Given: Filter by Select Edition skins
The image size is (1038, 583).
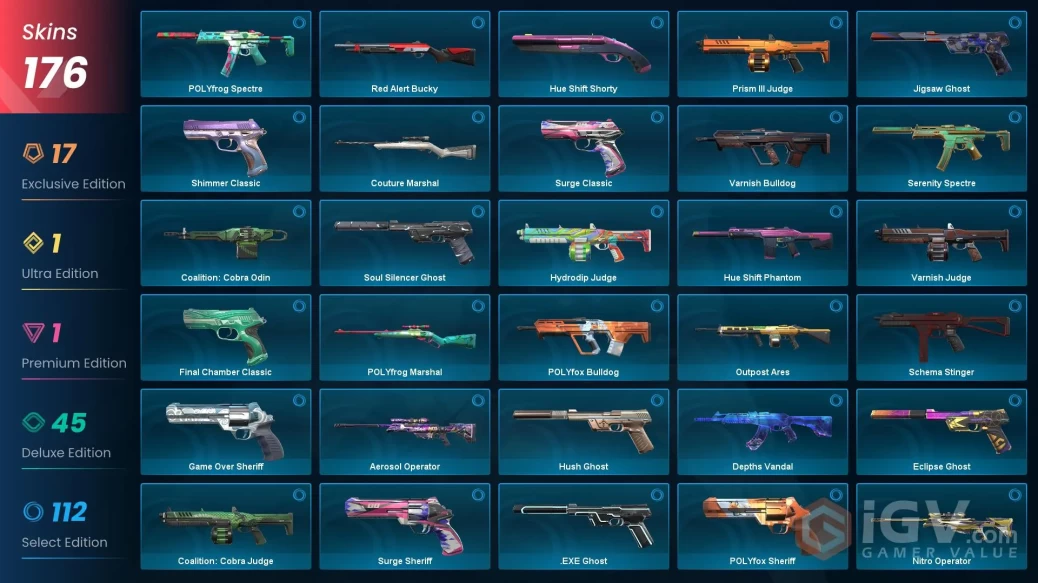Looking at the screenshot, I should pyautogui.click(x=64, y=525).
